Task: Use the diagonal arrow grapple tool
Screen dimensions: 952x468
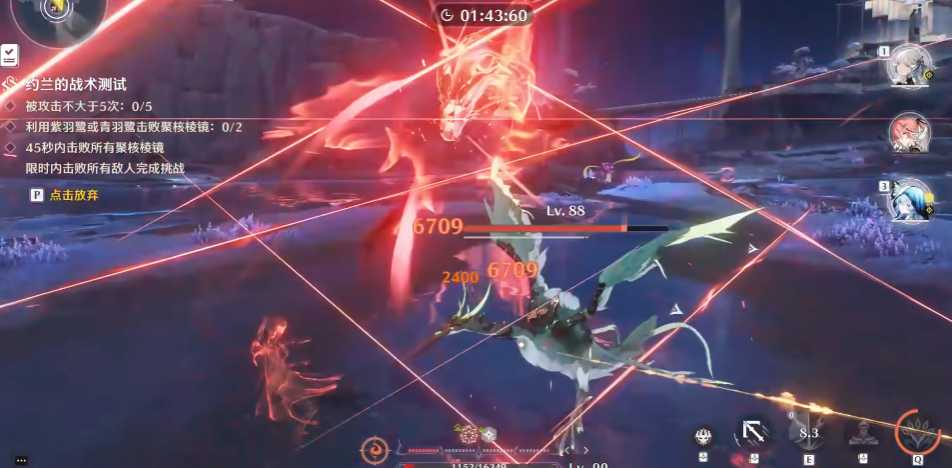Action: pyautogui.click(x=755, y=433)
